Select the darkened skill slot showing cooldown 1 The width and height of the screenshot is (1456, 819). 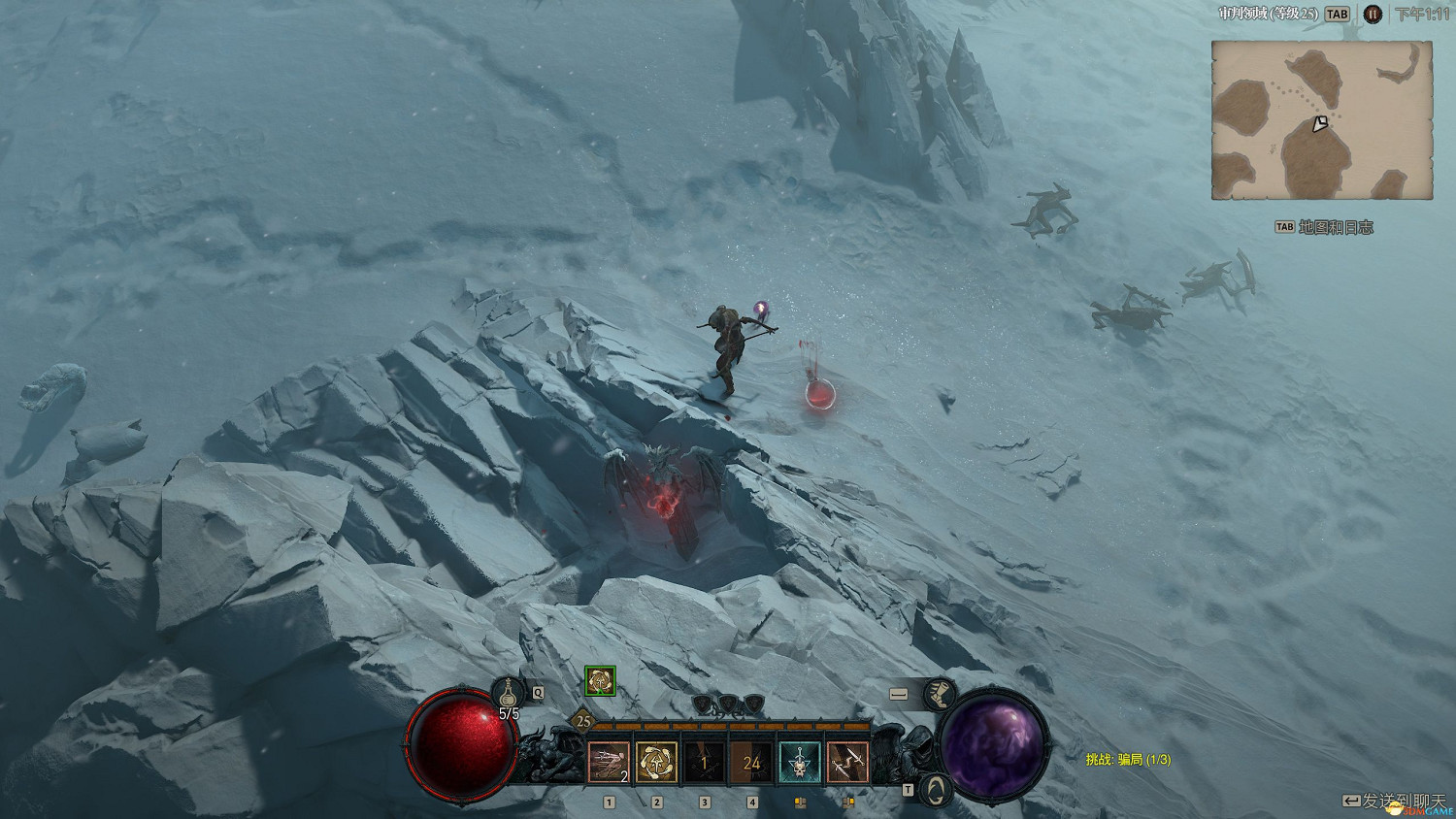[x=704, y=763]
